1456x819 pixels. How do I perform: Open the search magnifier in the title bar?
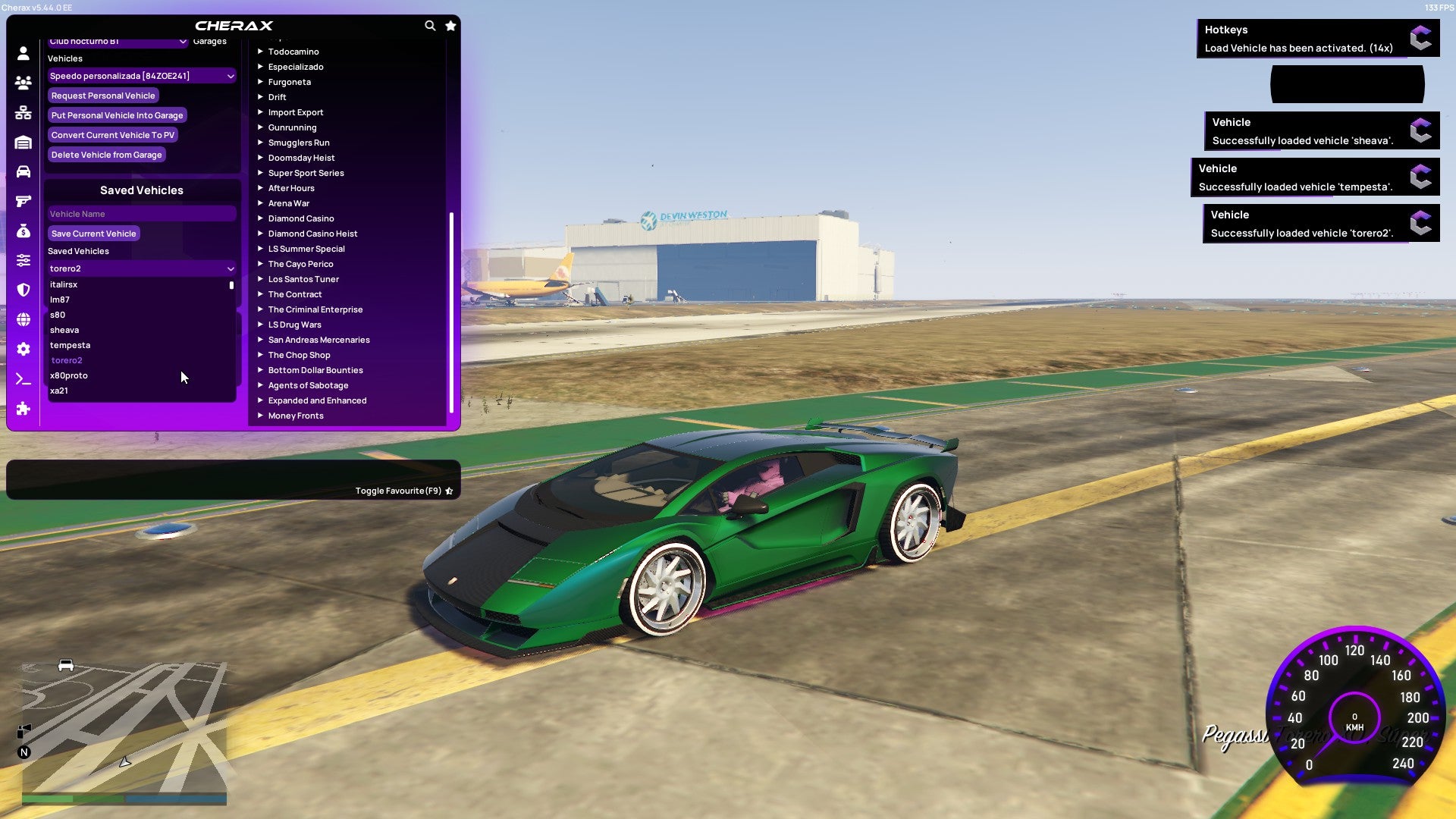[430, 25]
